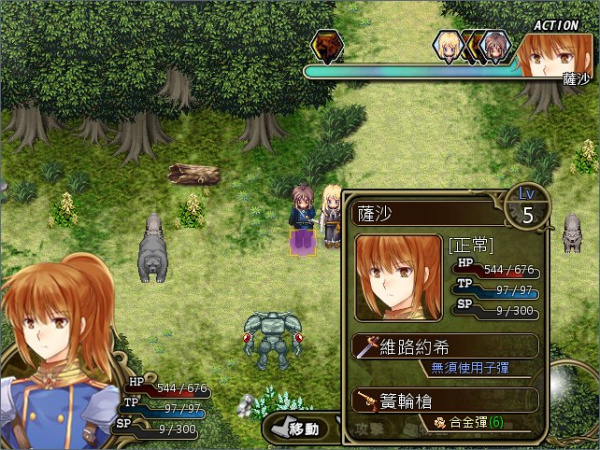Click the beast enemy turn-order icon
This screenshot has width=600, height=450.
click(325, 45)
